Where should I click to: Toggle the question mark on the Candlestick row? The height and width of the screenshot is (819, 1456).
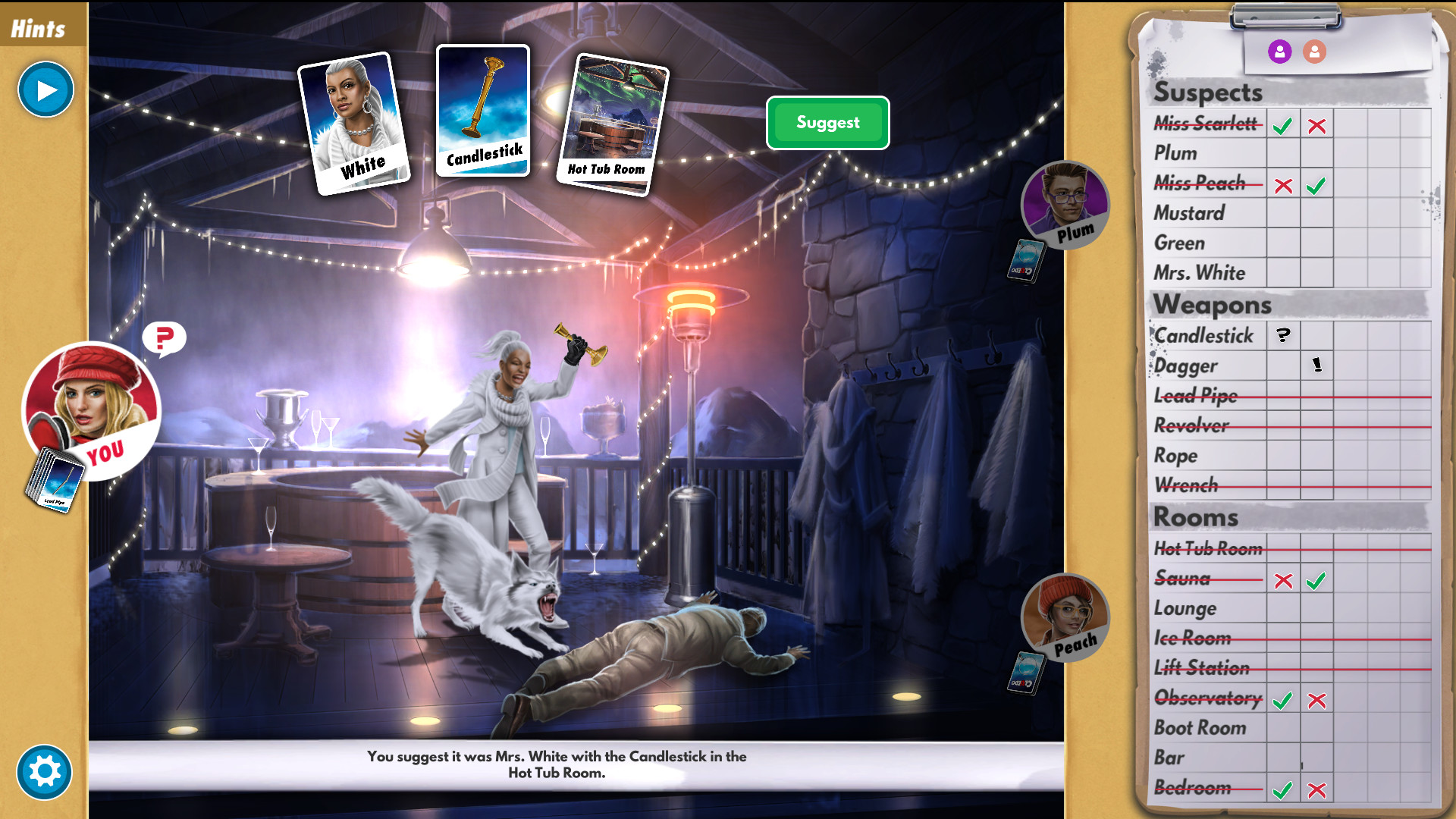point(1282,335)
